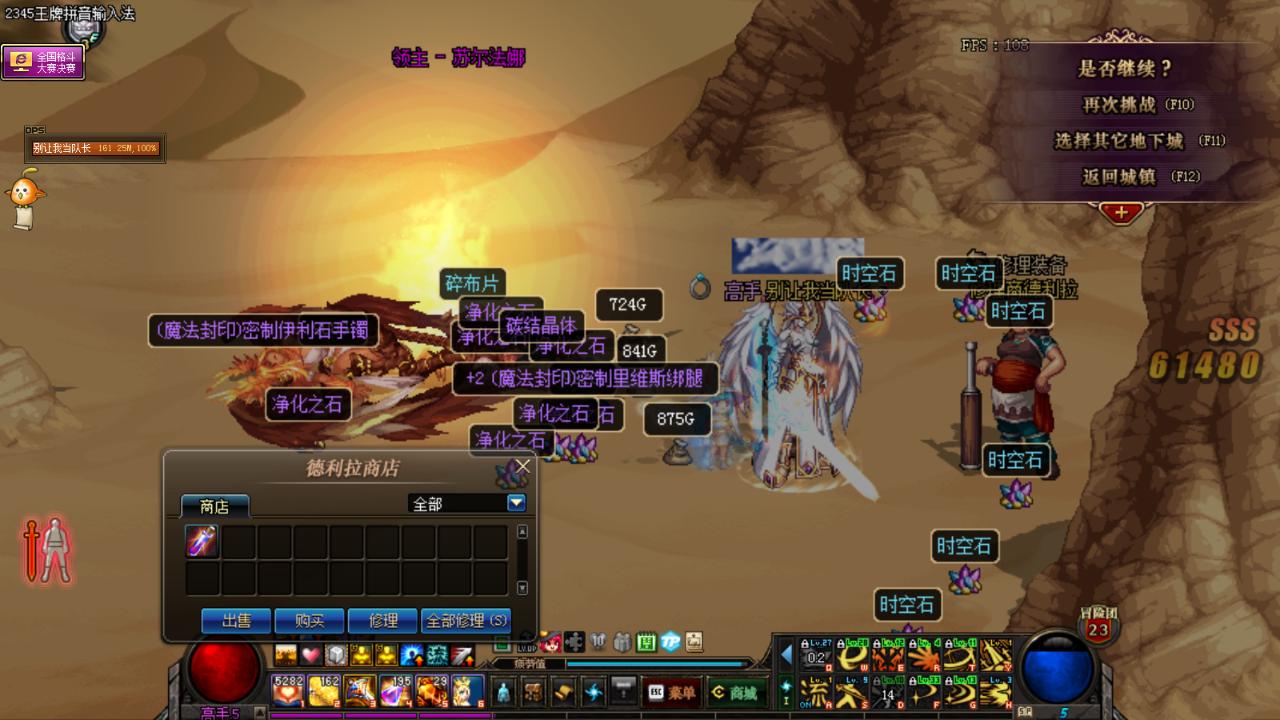Select 选择其它地下城 option

(x=1125, y=141)
